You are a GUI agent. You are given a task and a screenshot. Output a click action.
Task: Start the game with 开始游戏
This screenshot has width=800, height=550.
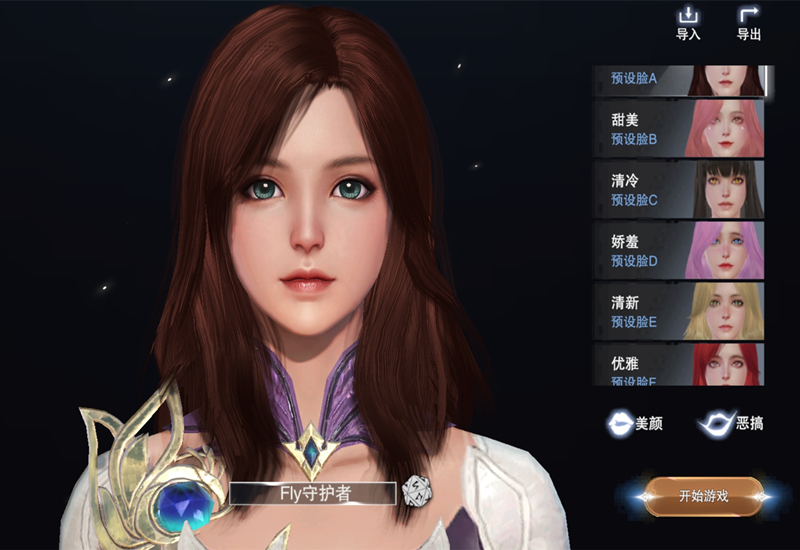pyautogui.click(x=703, y=496)
